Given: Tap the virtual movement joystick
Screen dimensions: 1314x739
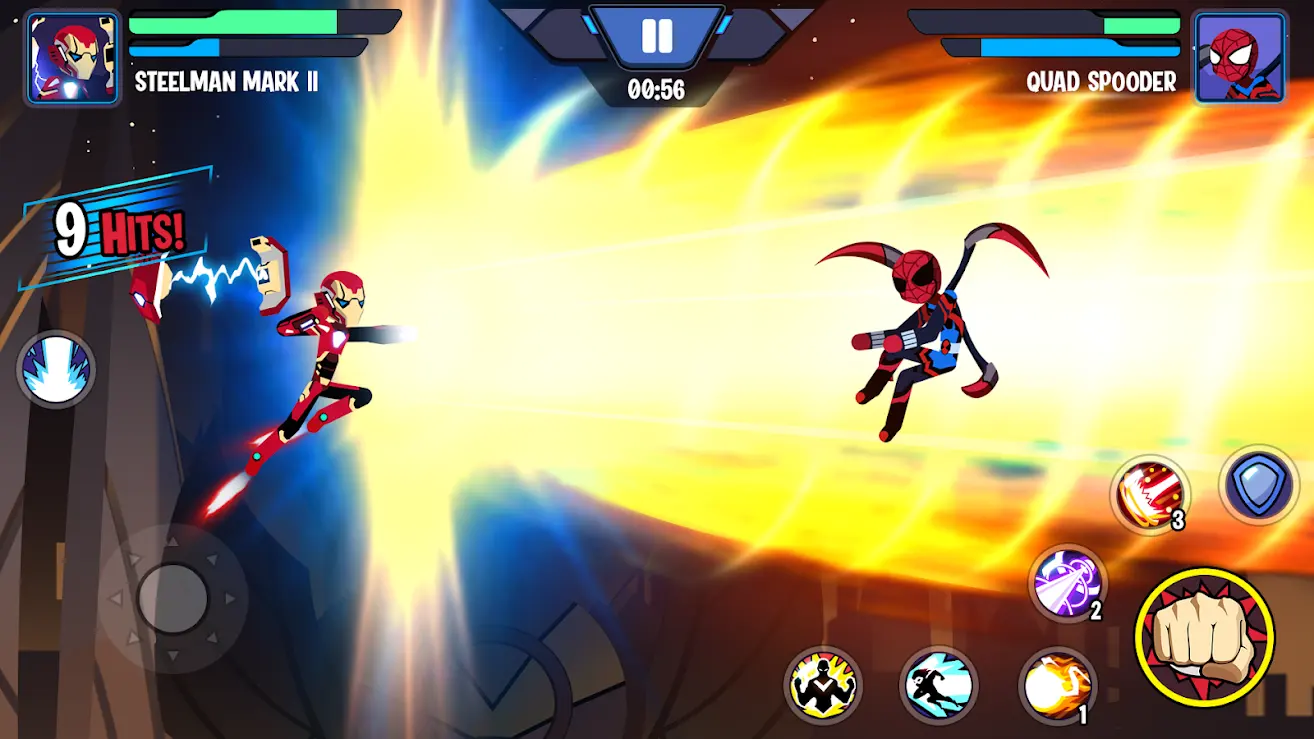Looking at the screenshot, I should click(173, 598).
